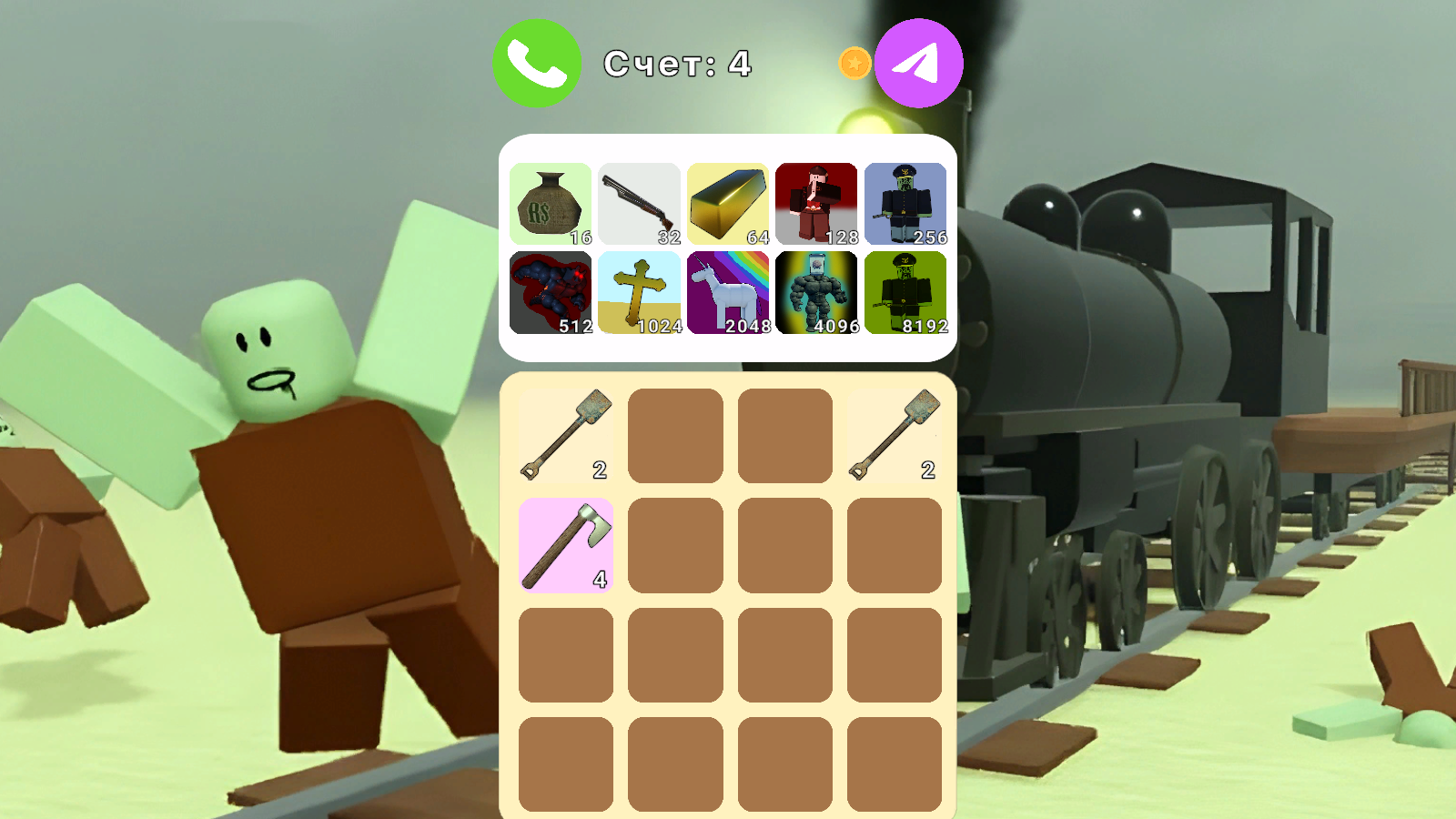The width and height of the screenshot is (1456, 819).
Task: Click the bottom-left empty inventory slot
Action: (566, 763)
